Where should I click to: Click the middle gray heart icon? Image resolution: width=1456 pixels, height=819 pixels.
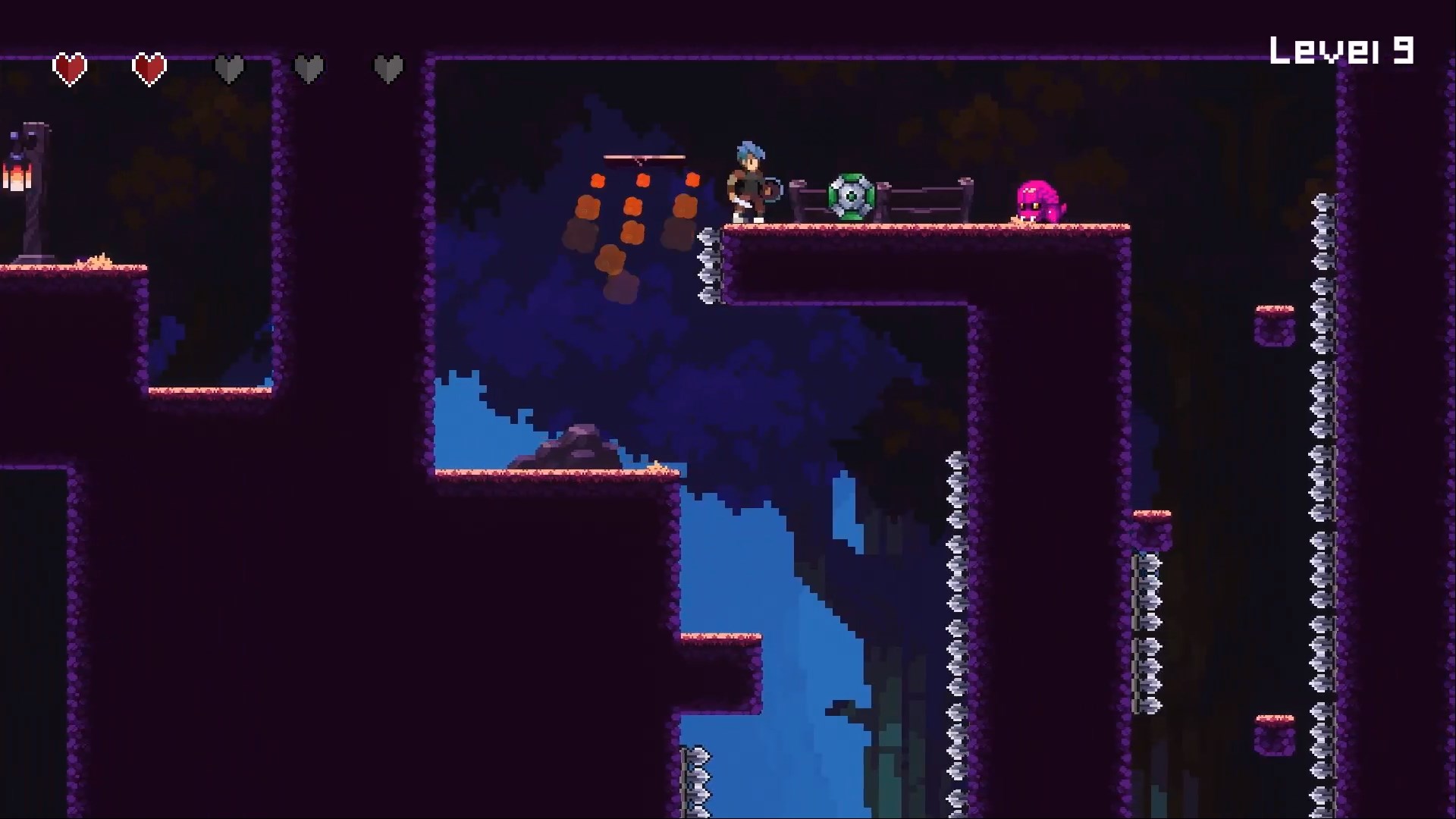[x=310, y=67]
